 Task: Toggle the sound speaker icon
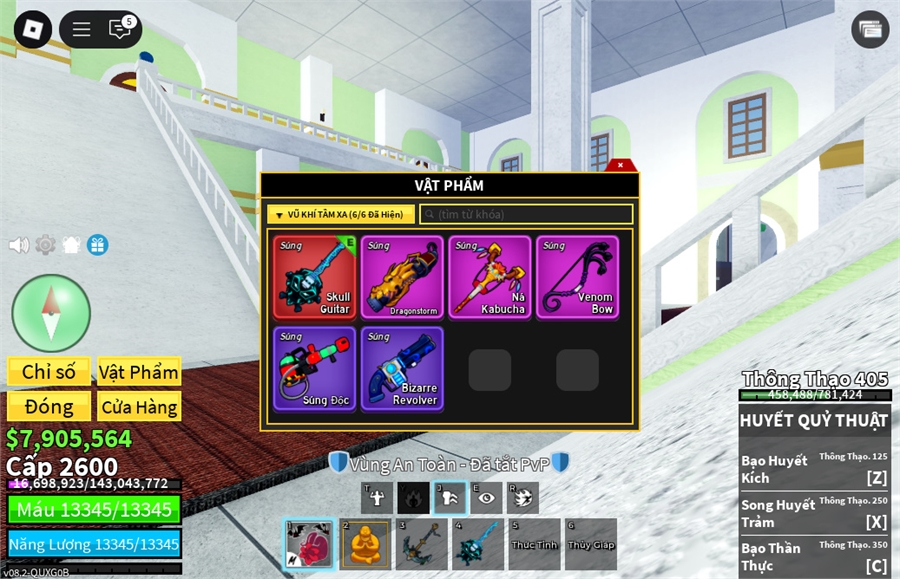(x=19, y=245)
